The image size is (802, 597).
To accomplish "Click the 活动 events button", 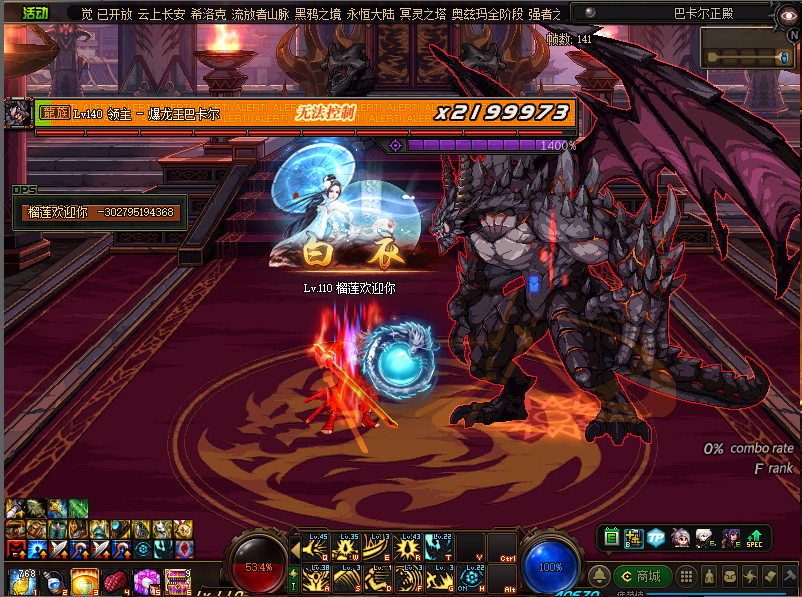I will [36, 13].
